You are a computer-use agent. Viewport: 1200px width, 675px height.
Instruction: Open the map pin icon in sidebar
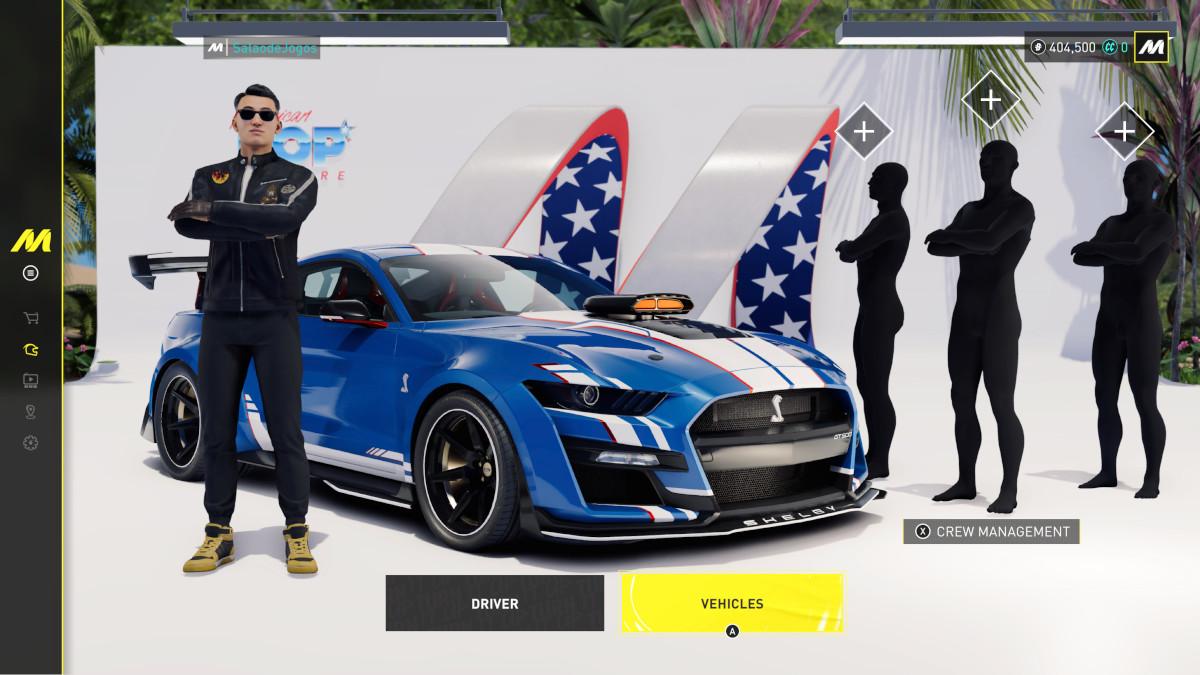coord(31,412)
